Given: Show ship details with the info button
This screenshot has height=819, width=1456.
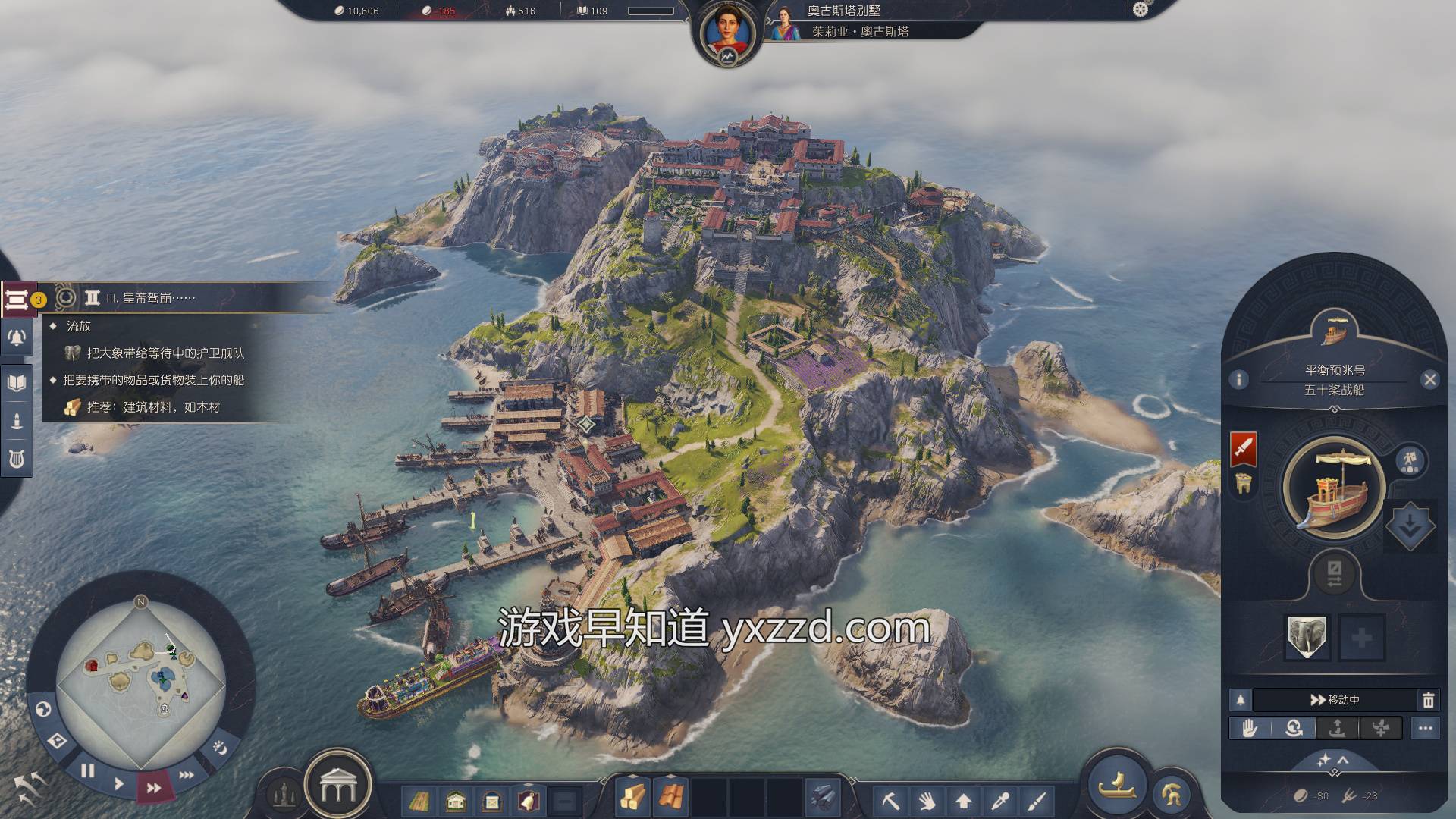Looking at the screenshot, I should tap(1239, 379).
